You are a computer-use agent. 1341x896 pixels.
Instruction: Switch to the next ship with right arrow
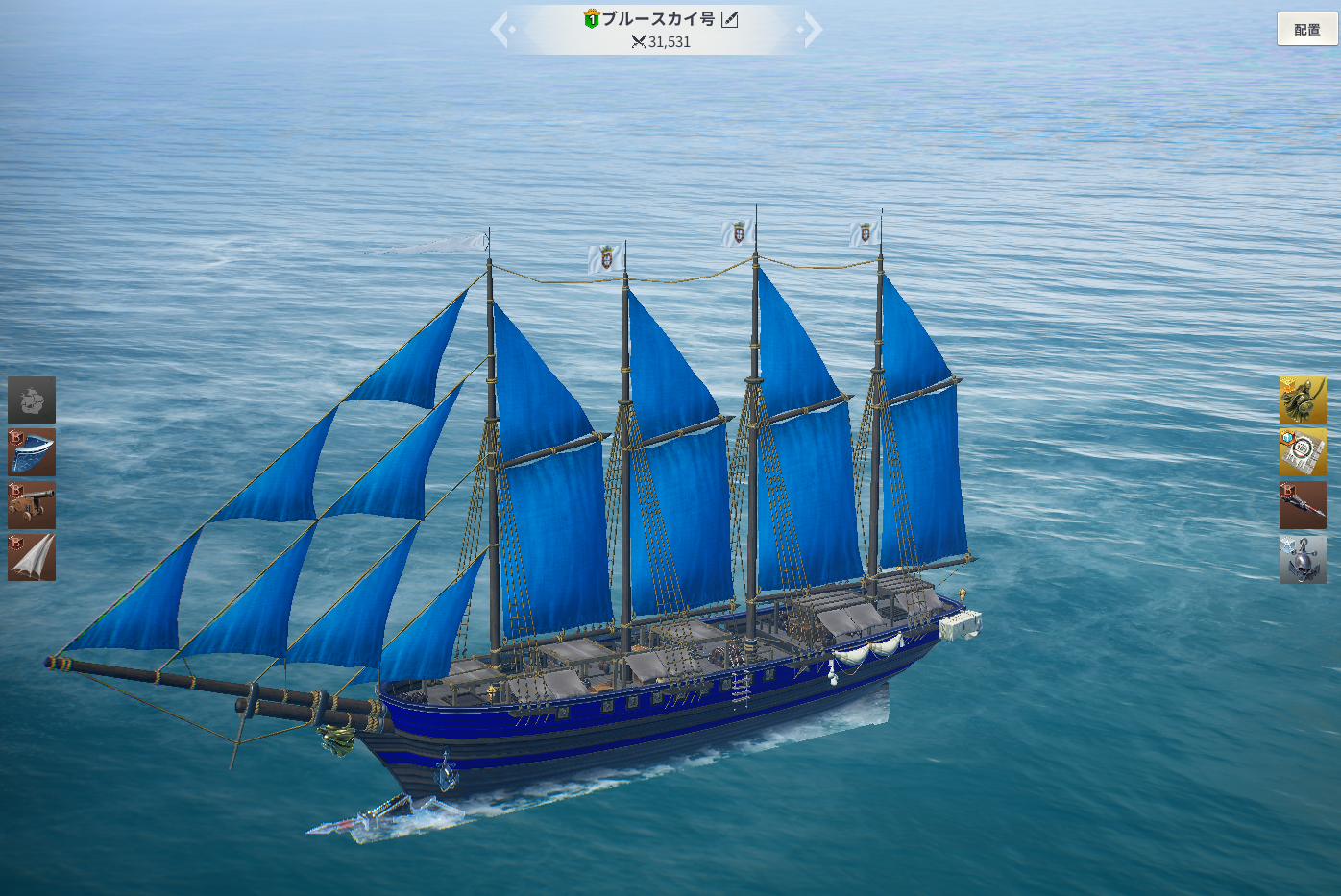(813, 29)
